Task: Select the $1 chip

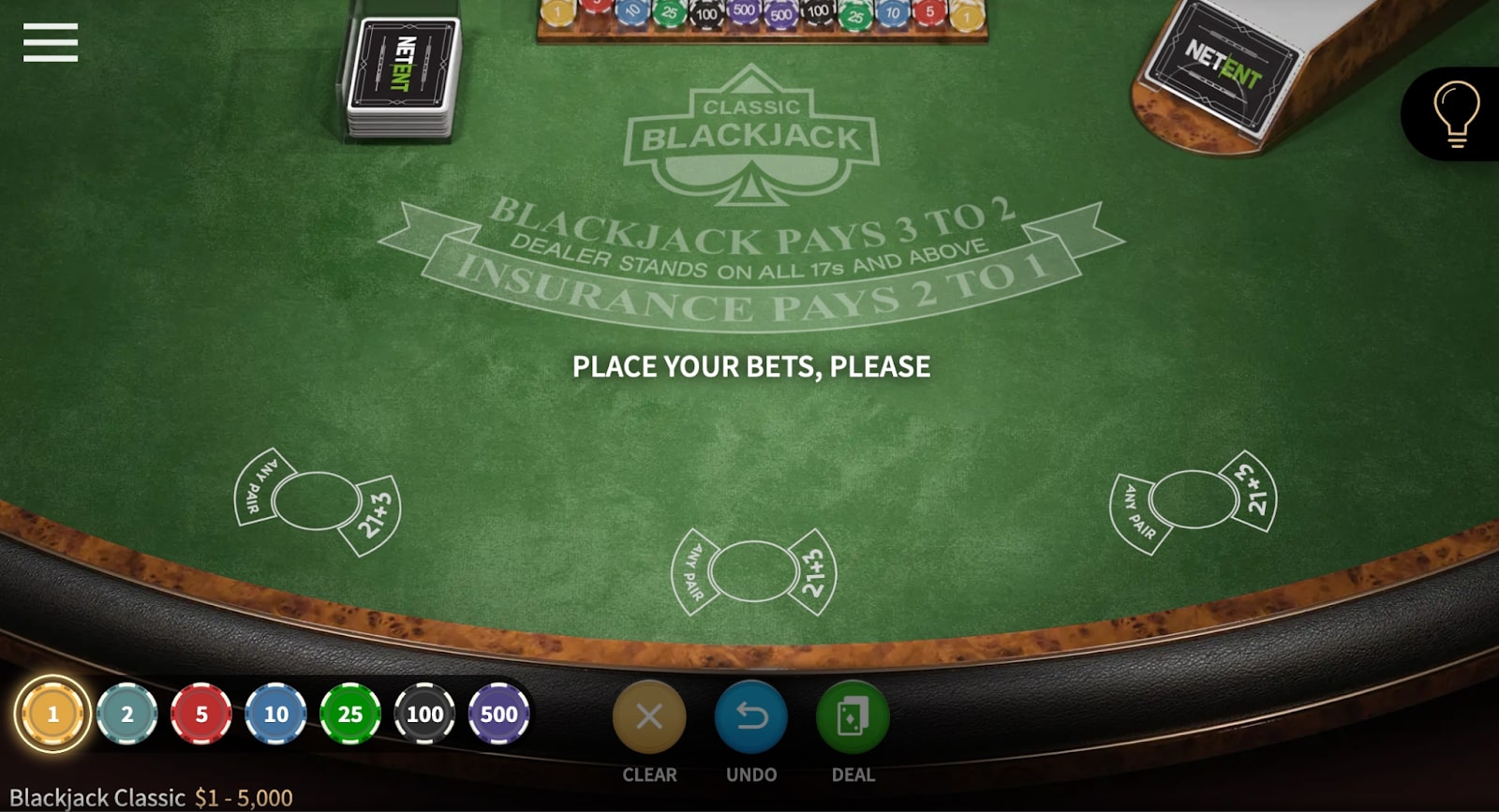Action: pos(52,714)
